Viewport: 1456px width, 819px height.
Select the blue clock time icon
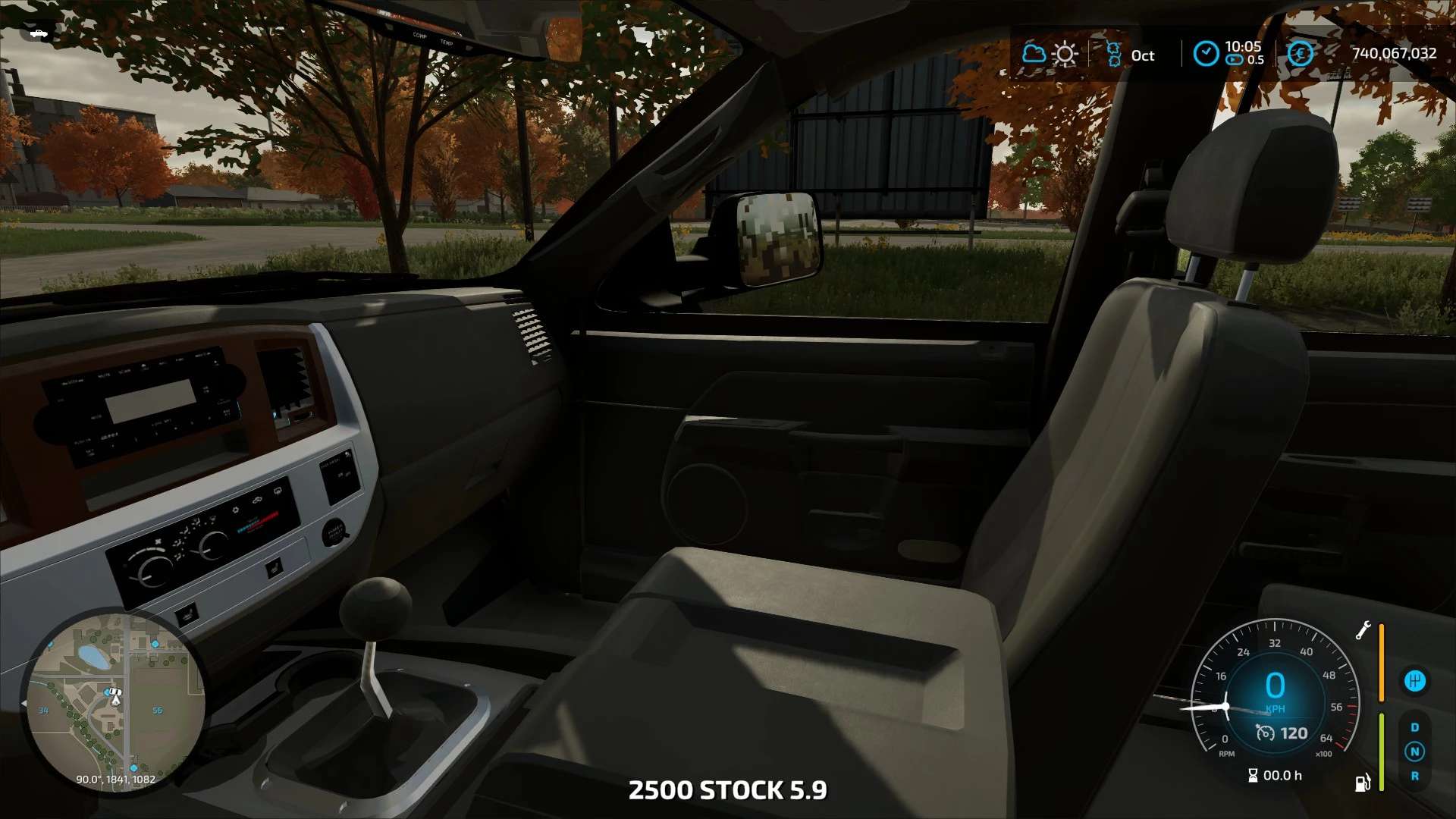[1206, 54]
